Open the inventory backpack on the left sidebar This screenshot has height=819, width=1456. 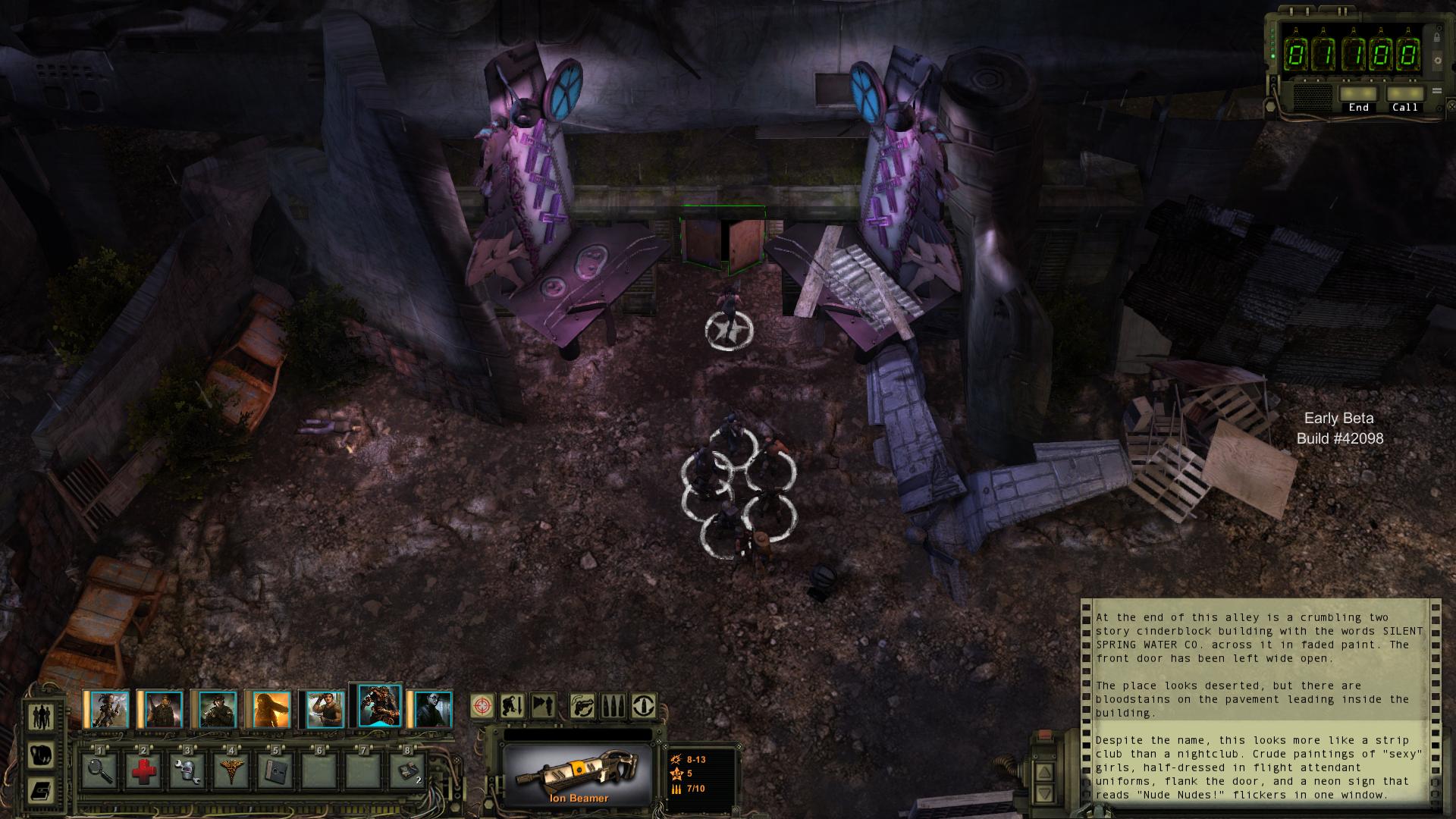coord(39,756)
